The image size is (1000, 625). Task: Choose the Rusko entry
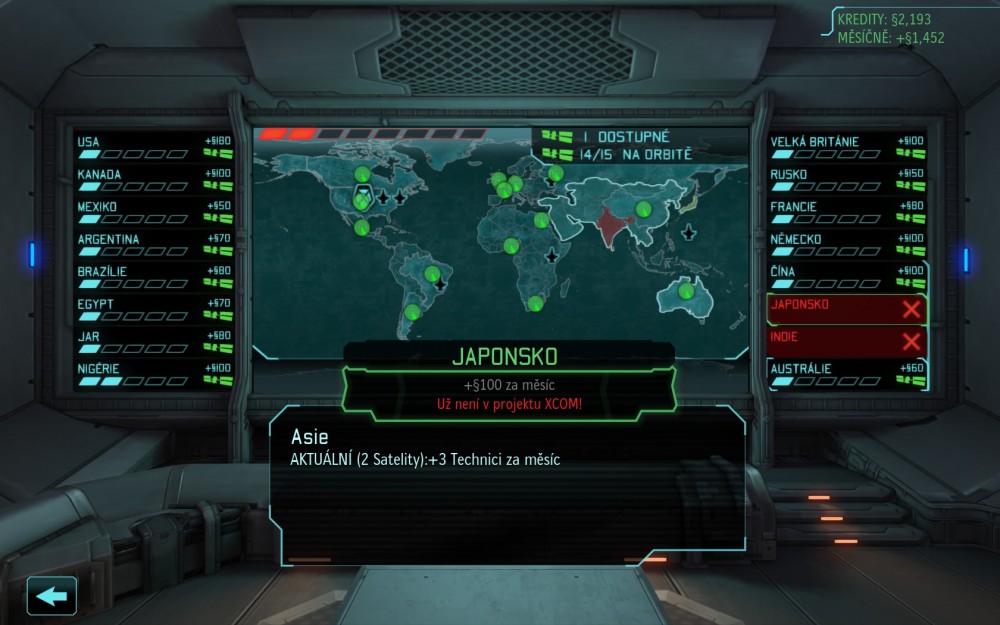click(x=846, y=180)
